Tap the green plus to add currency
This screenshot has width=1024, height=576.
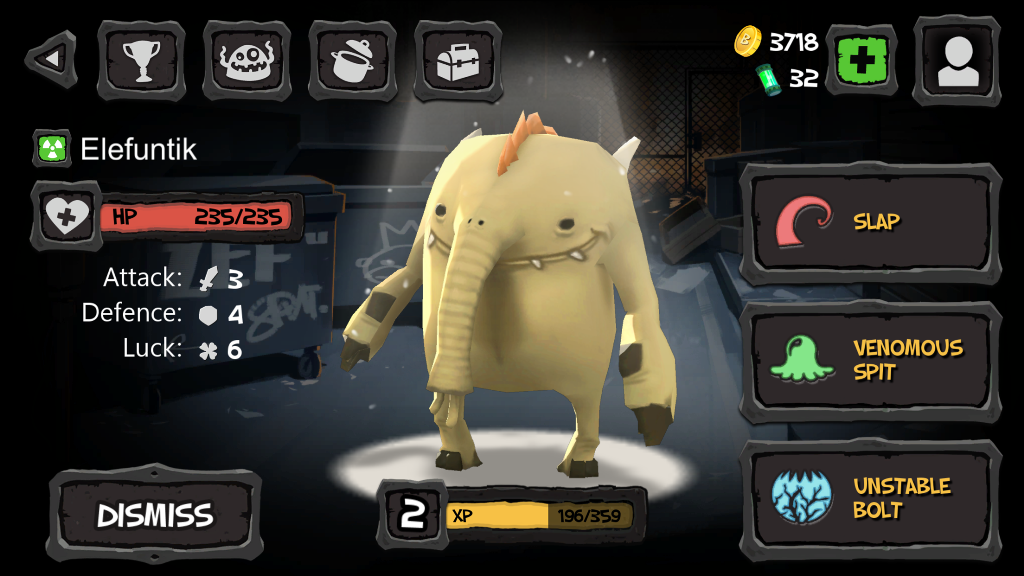[x=860, y=60]
